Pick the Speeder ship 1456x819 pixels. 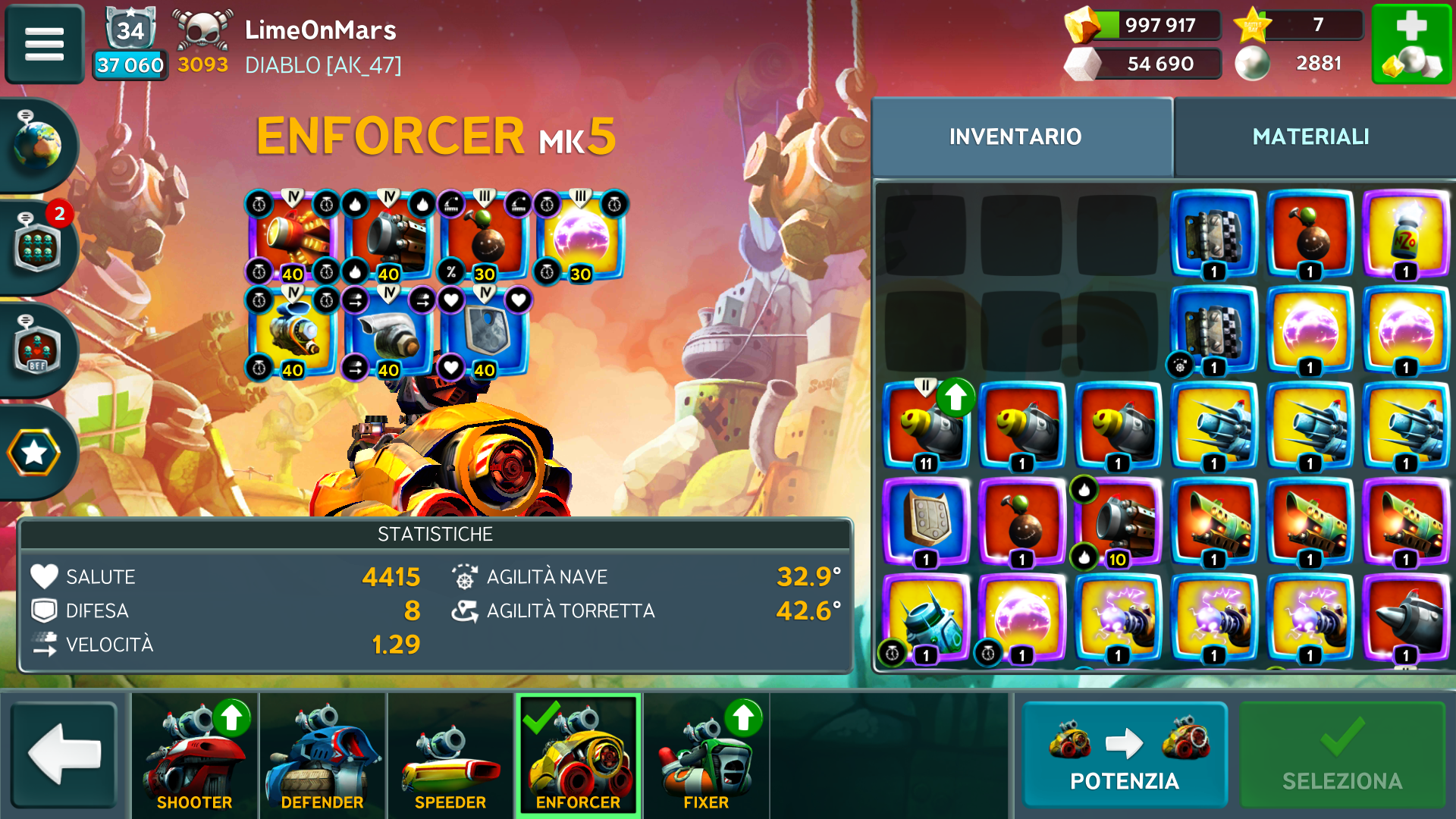point(450,755)
